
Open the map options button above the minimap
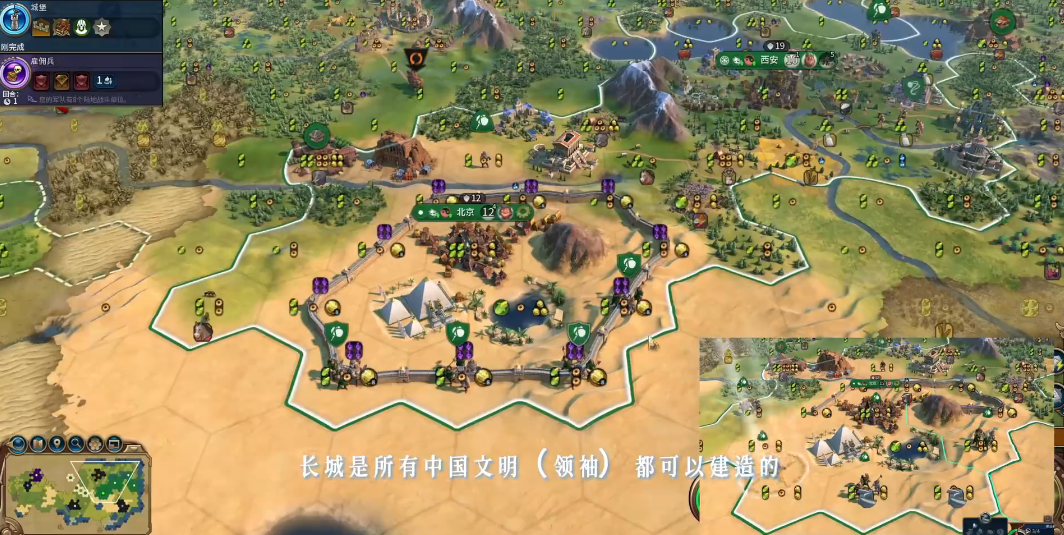point(37,443)
